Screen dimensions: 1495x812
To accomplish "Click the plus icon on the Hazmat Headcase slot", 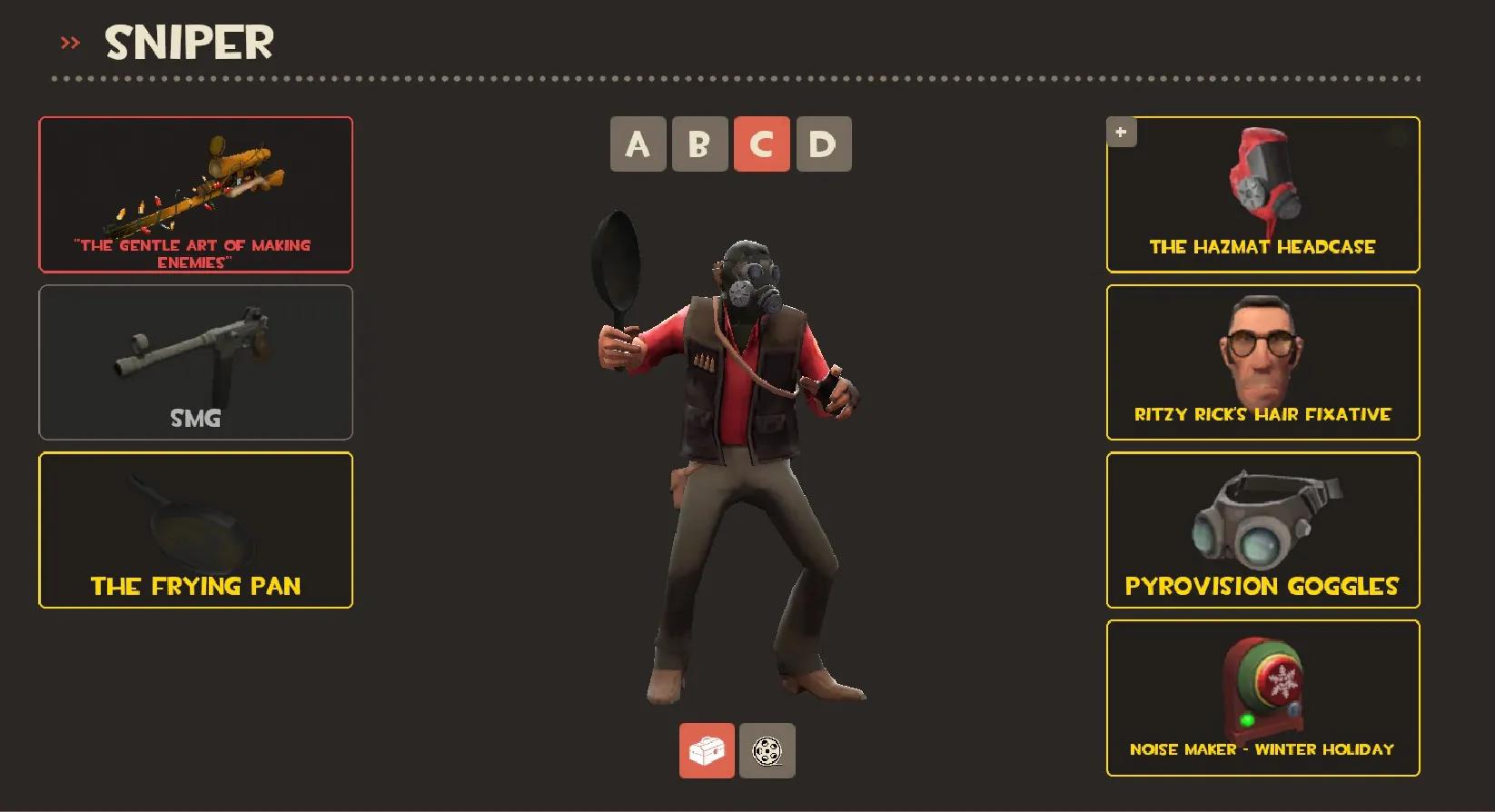I will [x=1121, y=132].
